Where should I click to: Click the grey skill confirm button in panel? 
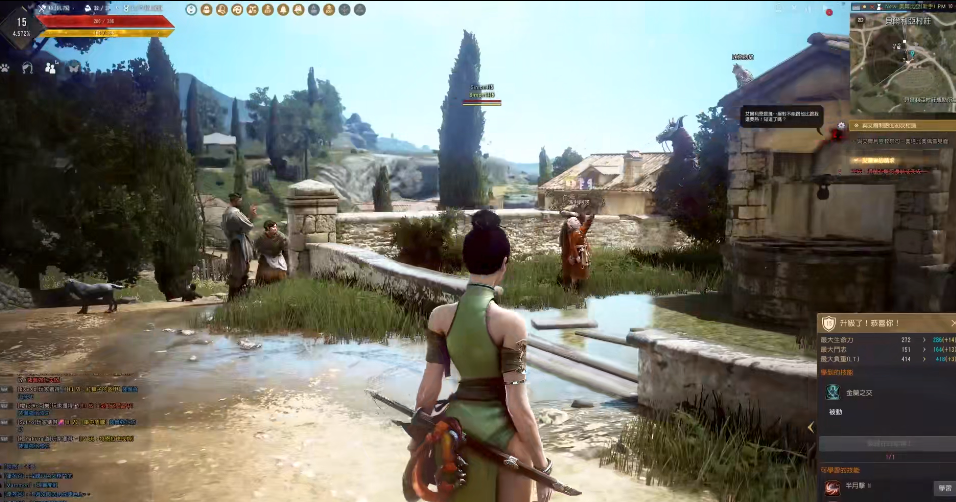click(885, 442)
